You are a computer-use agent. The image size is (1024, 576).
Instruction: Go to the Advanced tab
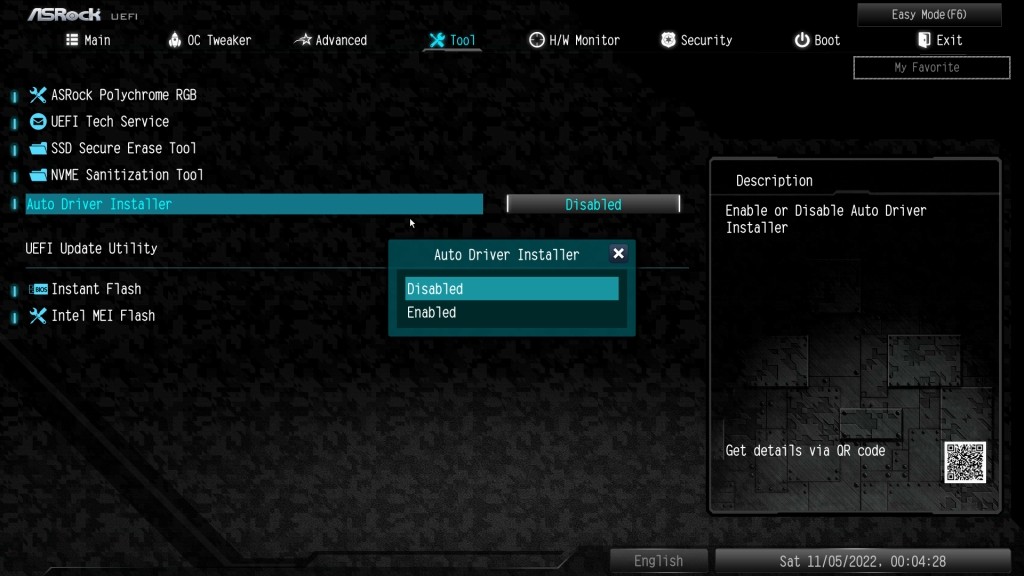[x=331, y=40]
